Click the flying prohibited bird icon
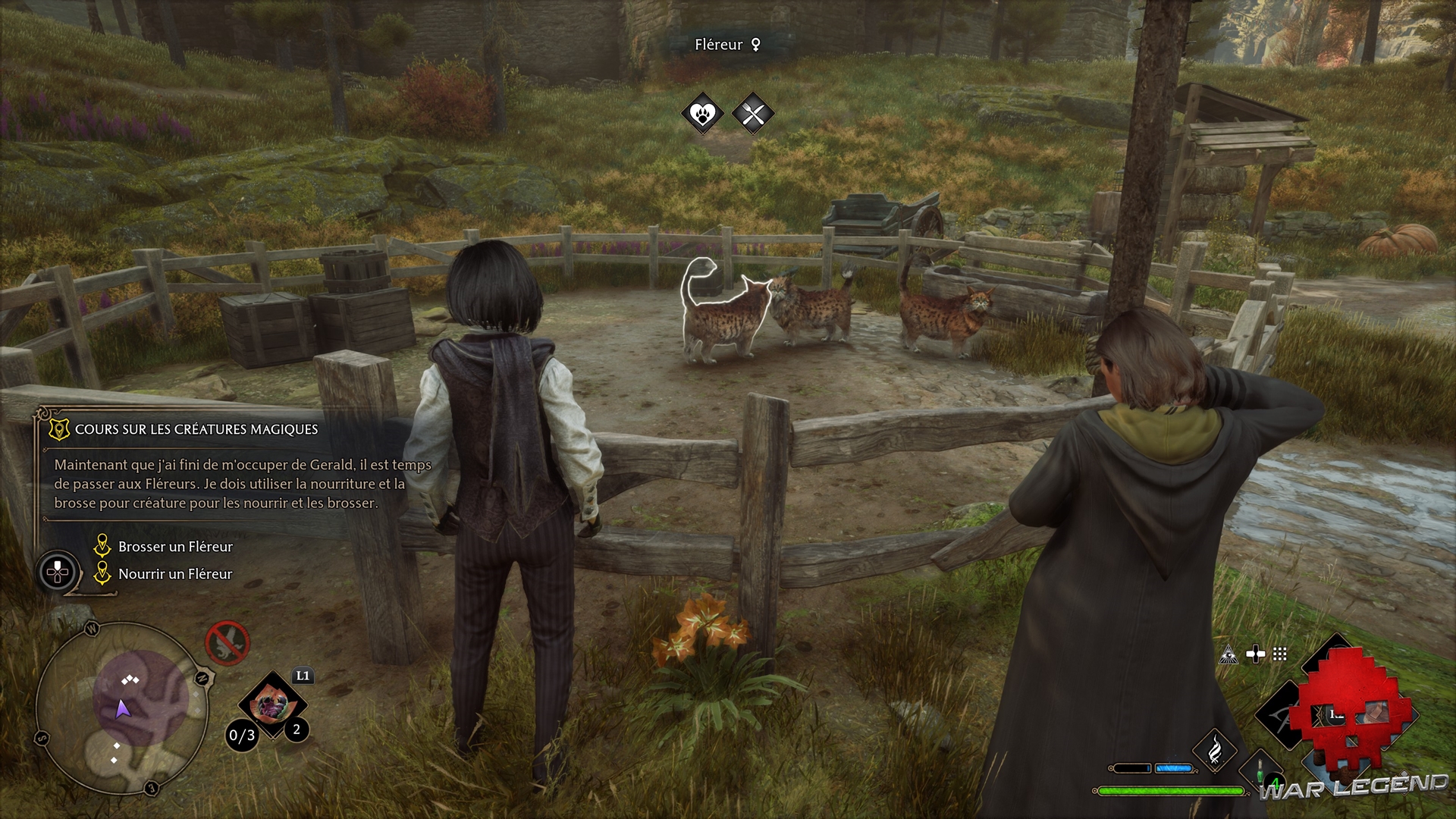The image size is (1456, 819). [x=227, y=643]
